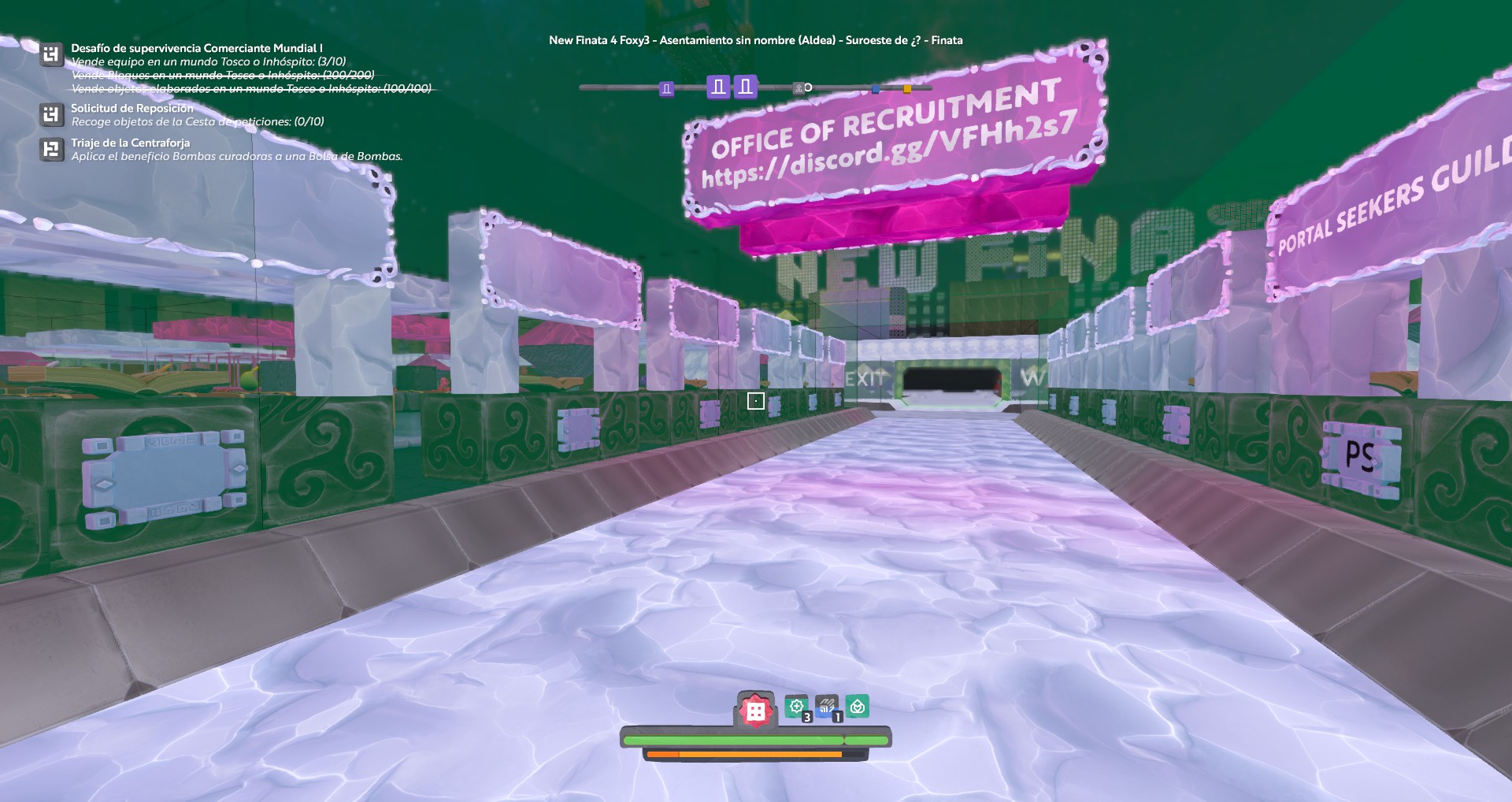Select the orange marker on the compass bar
The image size is (1512, 802).
[x=907, y=88]
